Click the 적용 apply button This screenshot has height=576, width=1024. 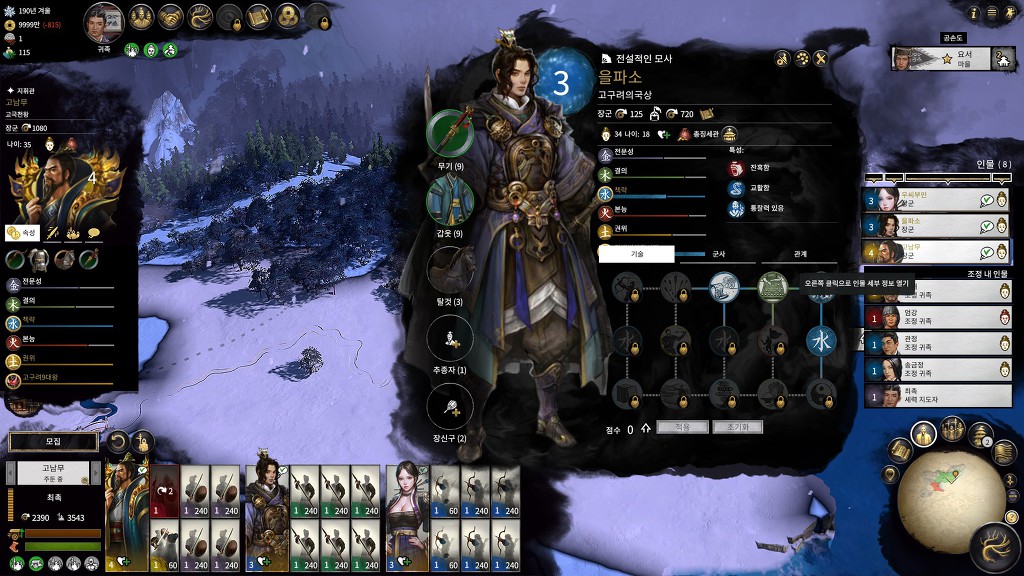coord(683,427)
